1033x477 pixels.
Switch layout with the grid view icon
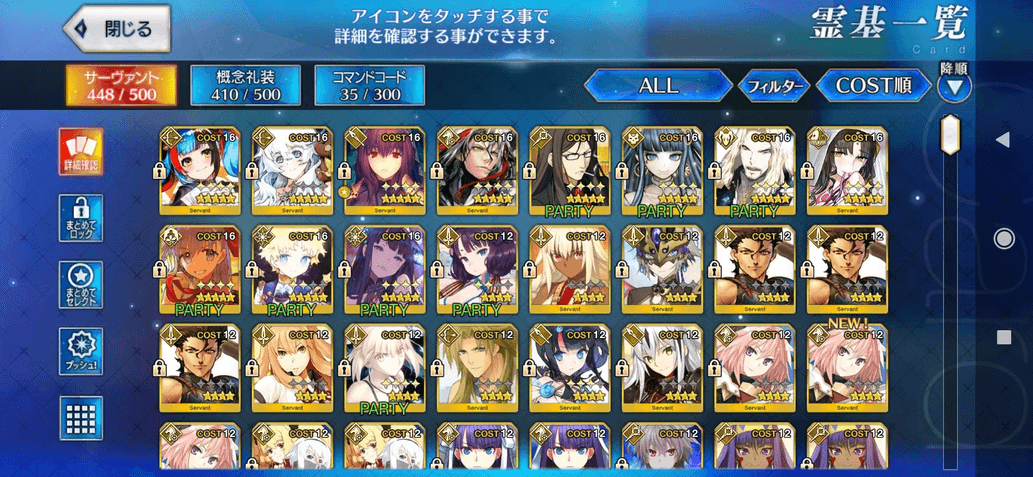click(80, 416)
